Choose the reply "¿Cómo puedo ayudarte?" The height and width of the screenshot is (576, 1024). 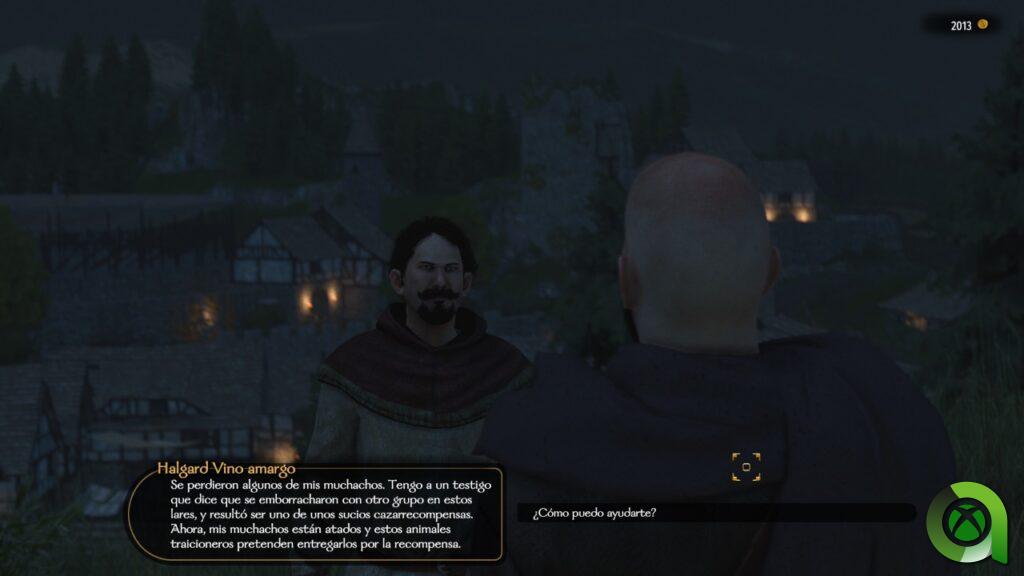coord(595,513)
